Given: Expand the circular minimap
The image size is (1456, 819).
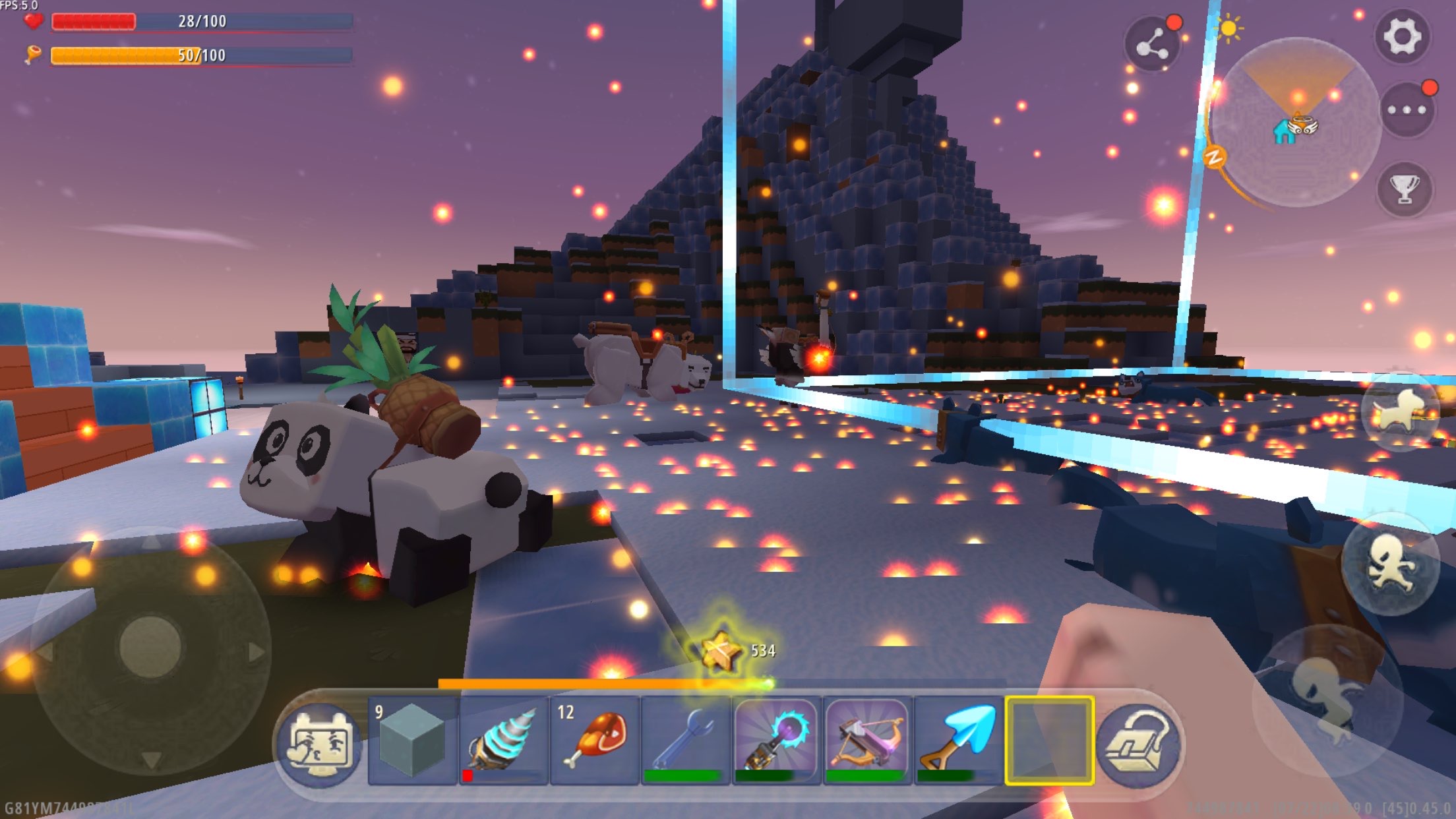Looking at the screenshot, I should [1296, 123].
